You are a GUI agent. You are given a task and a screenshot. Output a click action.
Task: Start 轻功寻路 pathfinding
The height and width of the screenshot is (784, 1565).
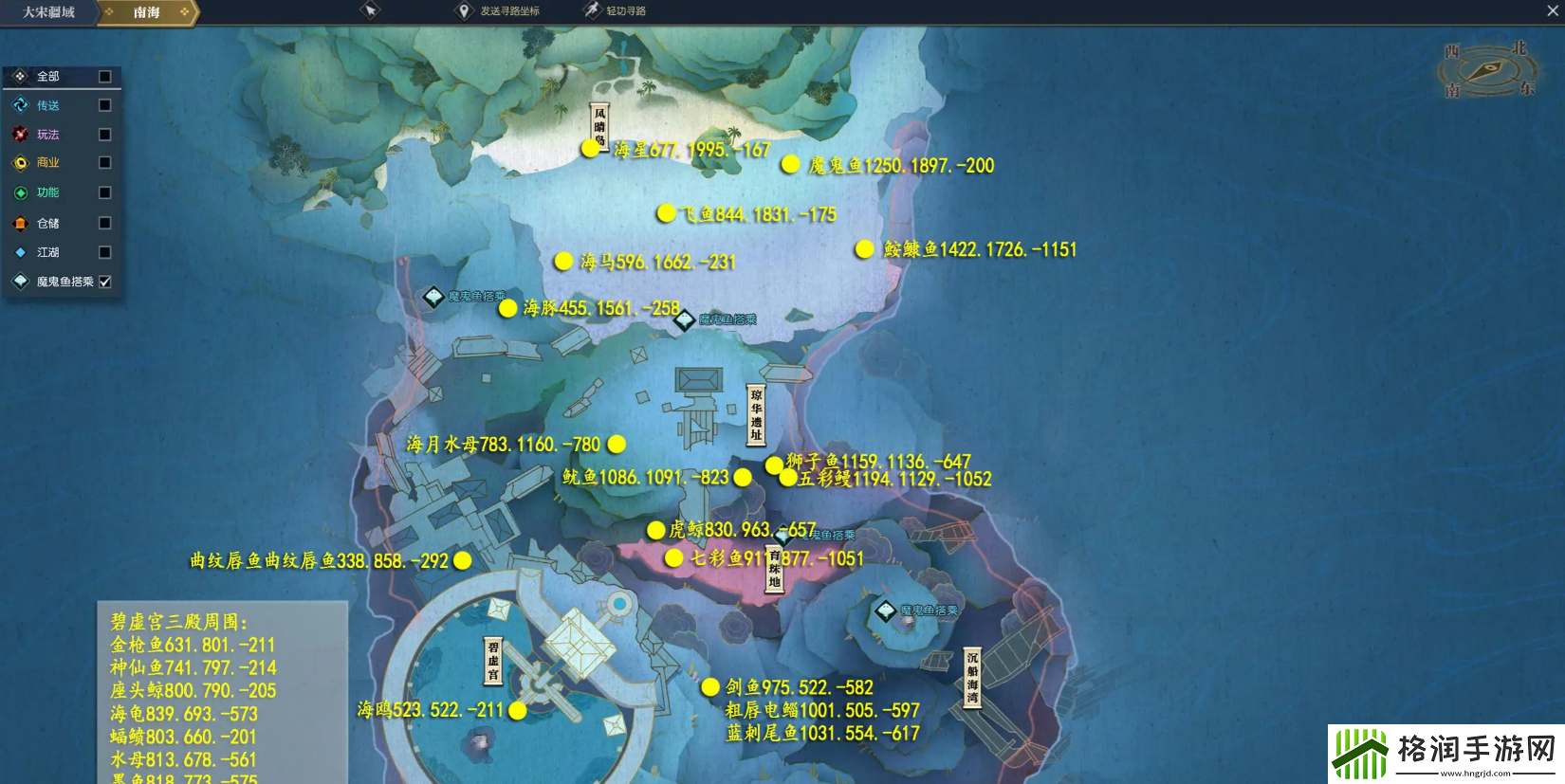617,11
